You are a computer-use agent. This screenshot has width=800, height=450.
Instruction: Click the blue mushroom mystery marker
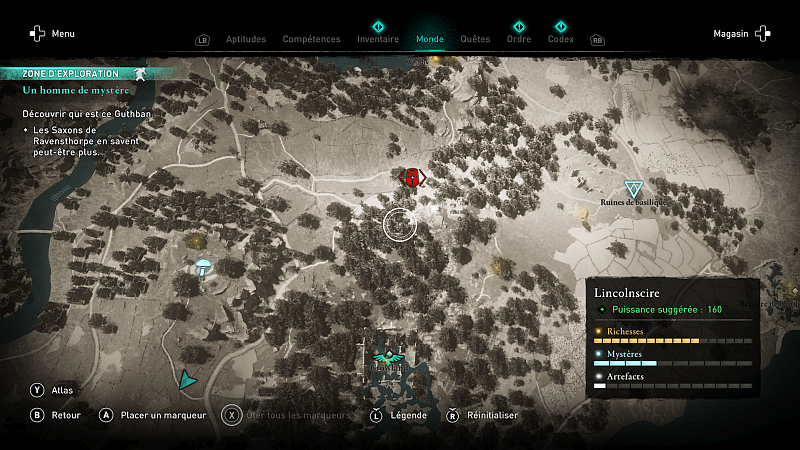pyautogui.click(x=203, y=268)
